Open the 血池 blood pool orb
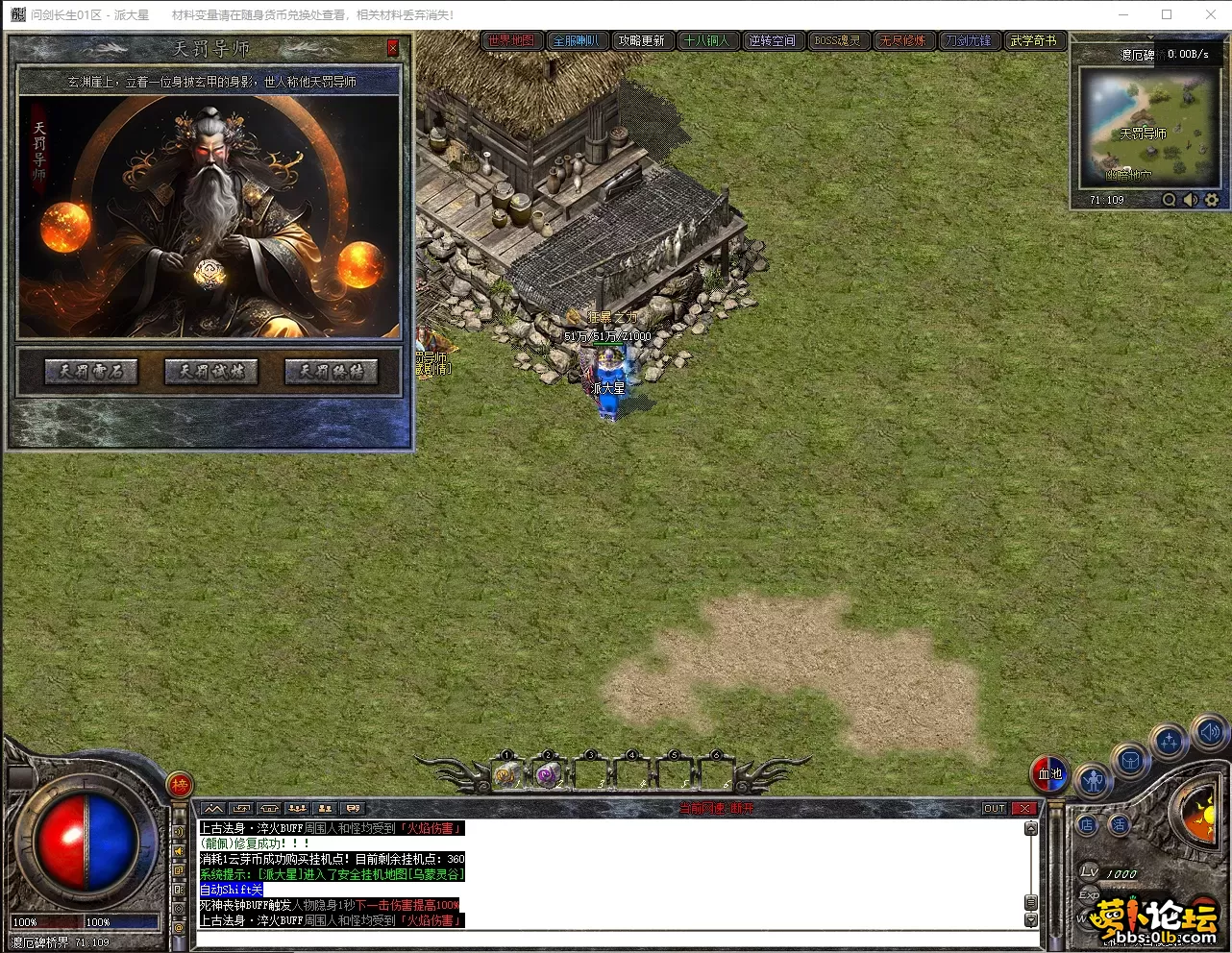Viewport: 1232px width, 953px height. coord(1049,773)
